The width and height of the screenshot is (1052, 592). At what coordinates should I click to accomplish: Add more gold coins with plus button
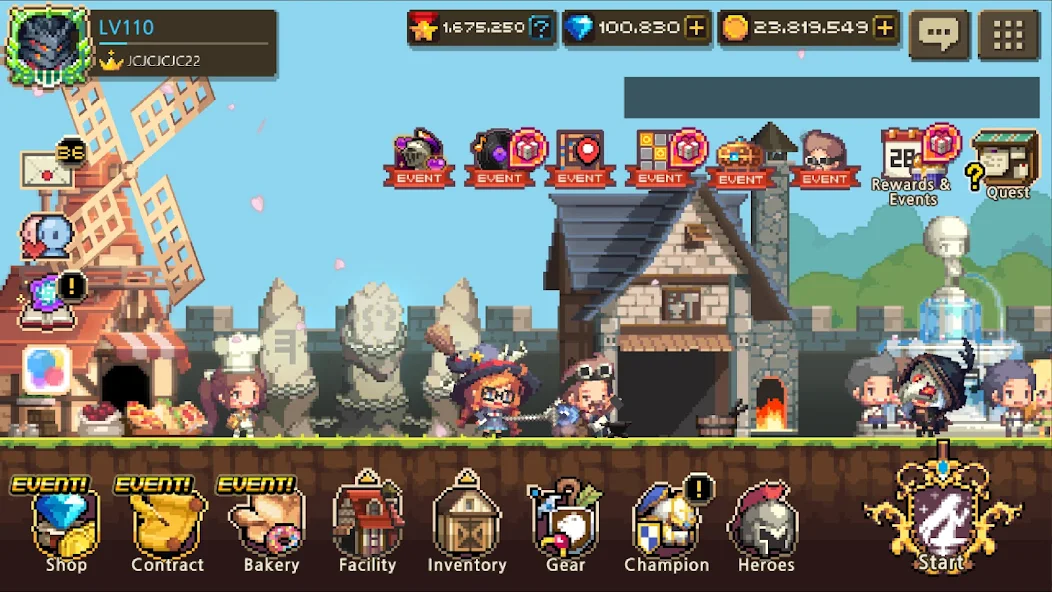884,29
